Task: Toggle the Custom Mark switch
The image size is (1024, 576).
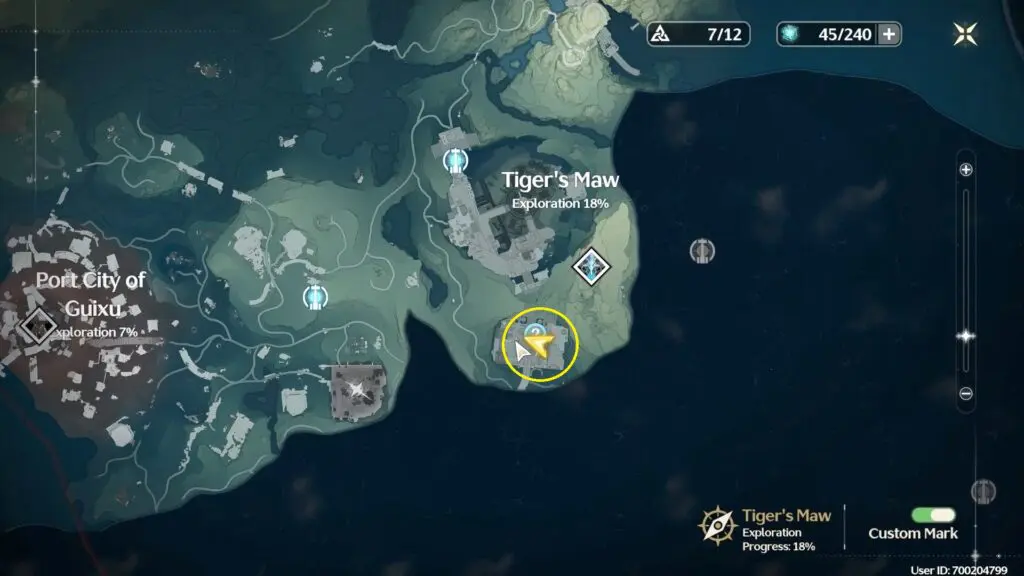Action: [x=933, y=514]
